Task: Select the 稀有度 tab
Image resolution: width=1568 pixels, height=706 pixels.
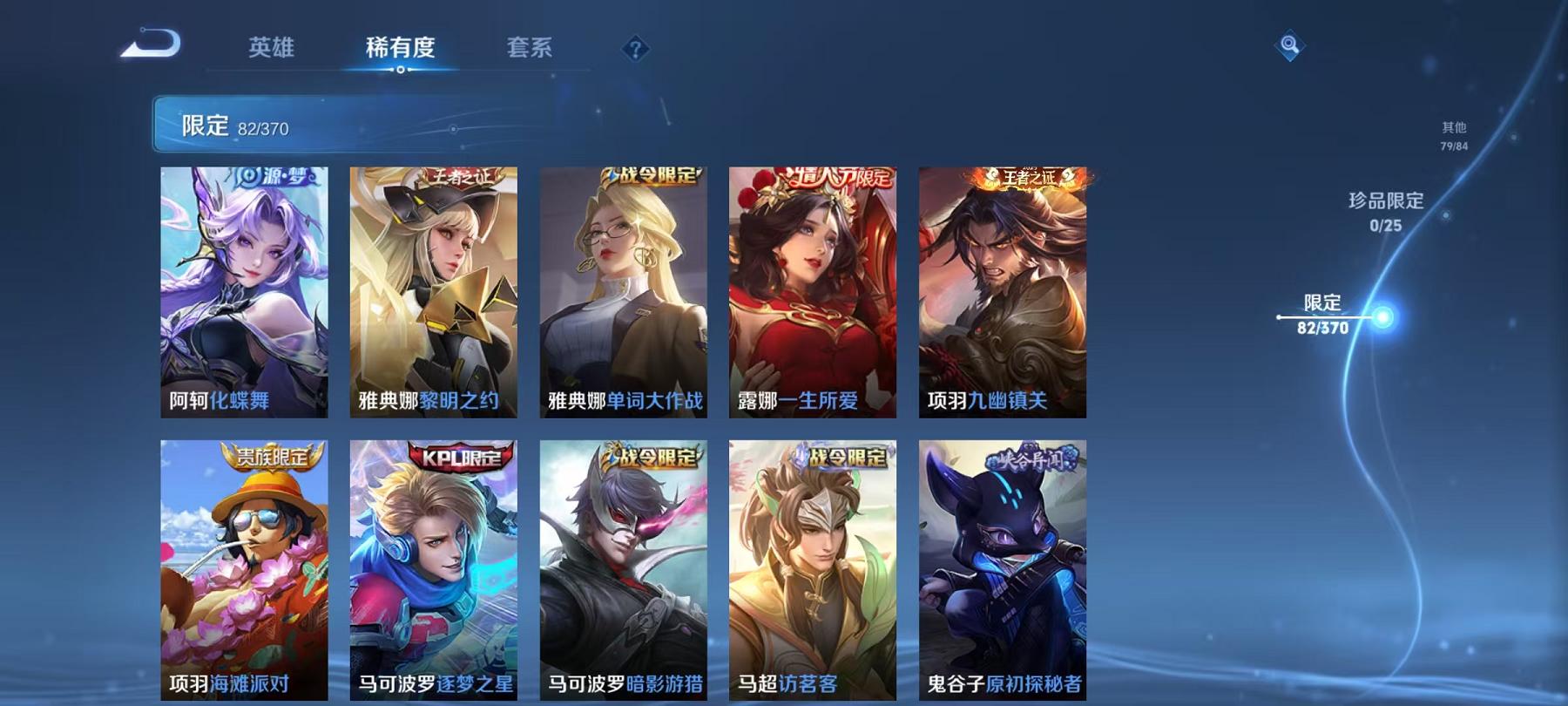Action: tap(401, 50)
